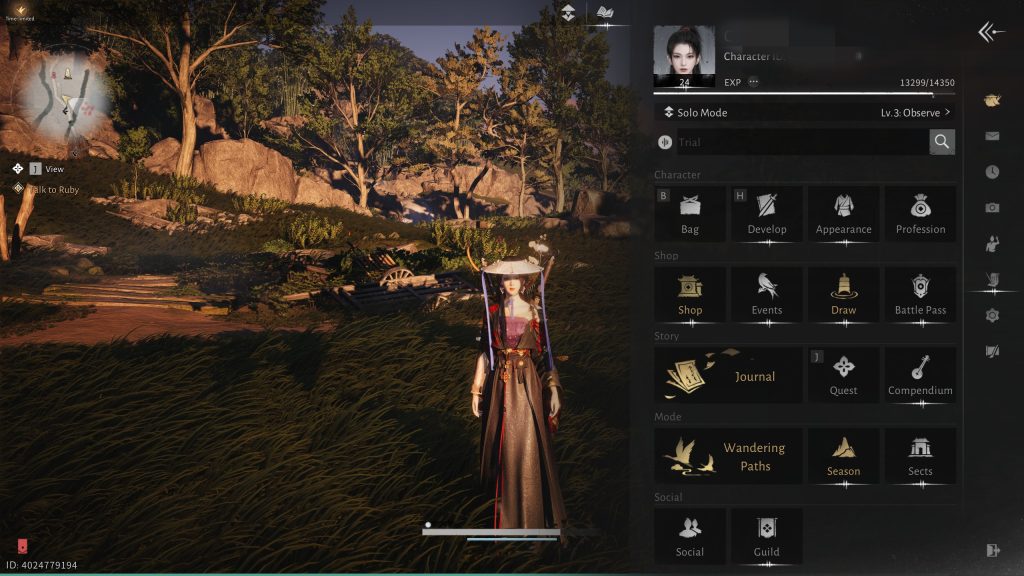This screenshot has height=576, width=1024.
Task: Open the mail envelope icon
Action: (x=992, y=136)
